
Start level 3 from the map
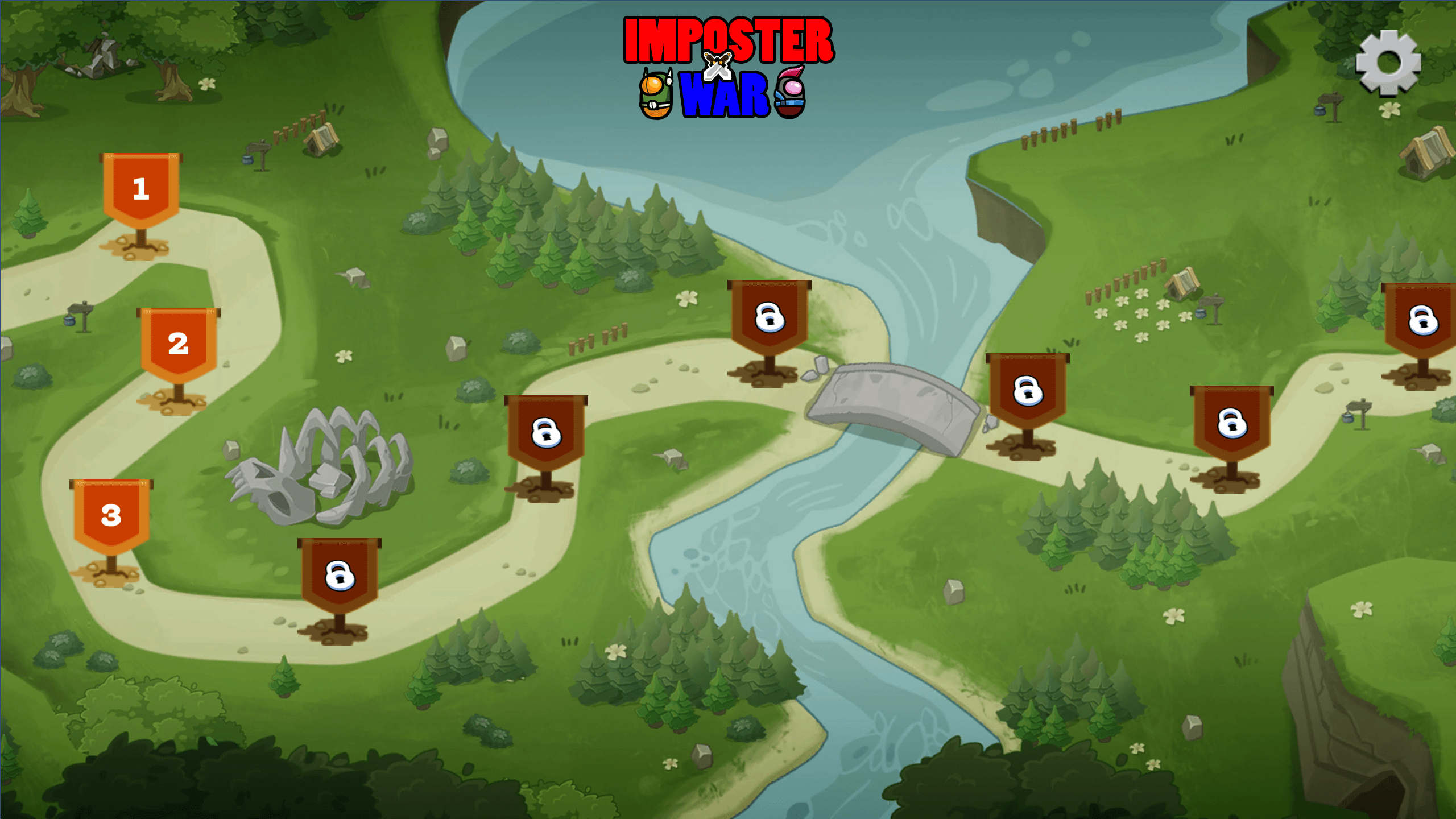[111, 516]
